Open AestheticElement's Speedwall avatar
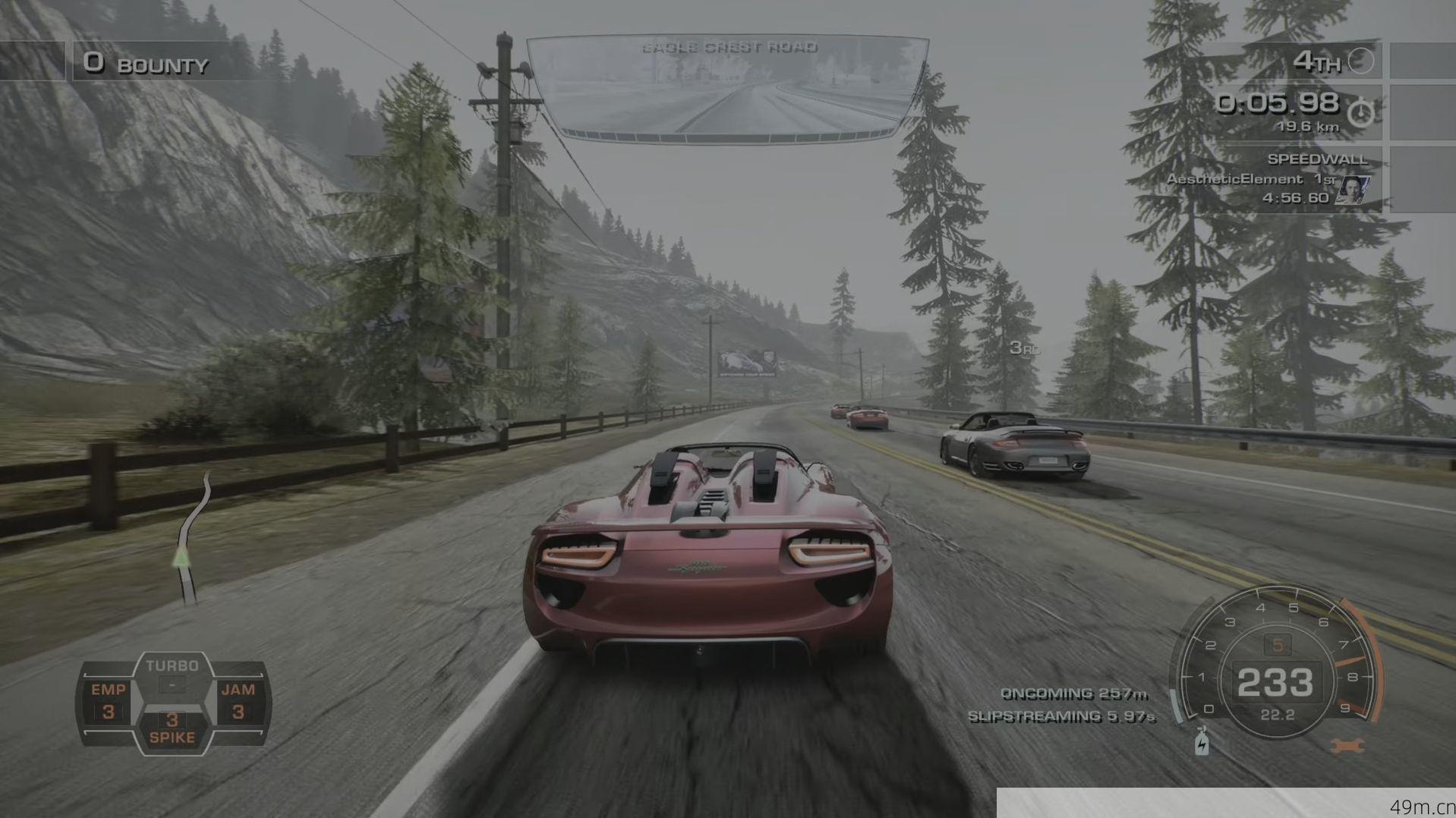 (1352, 190)
